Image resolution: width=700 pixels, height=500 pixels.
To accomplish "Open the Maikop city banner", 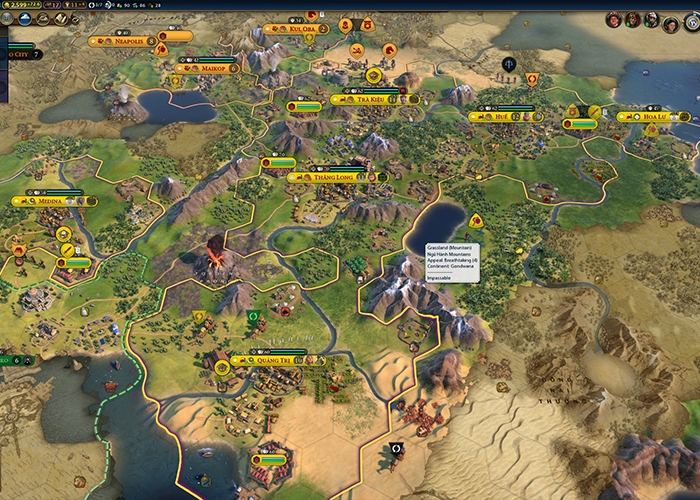I will pos(209,69).
